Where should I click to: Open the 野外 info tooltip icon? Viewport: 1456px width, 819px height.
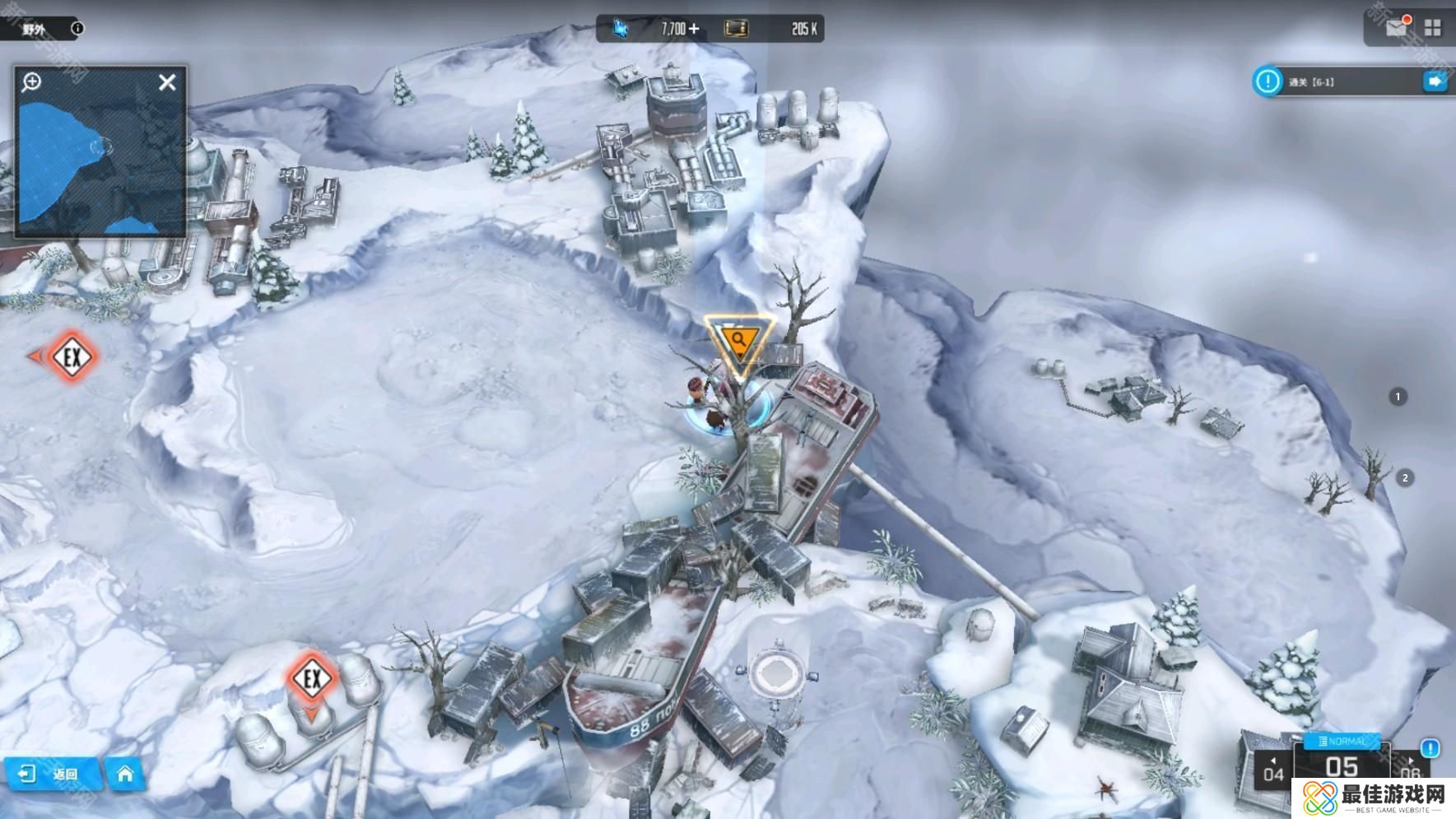tap(77, 28)
